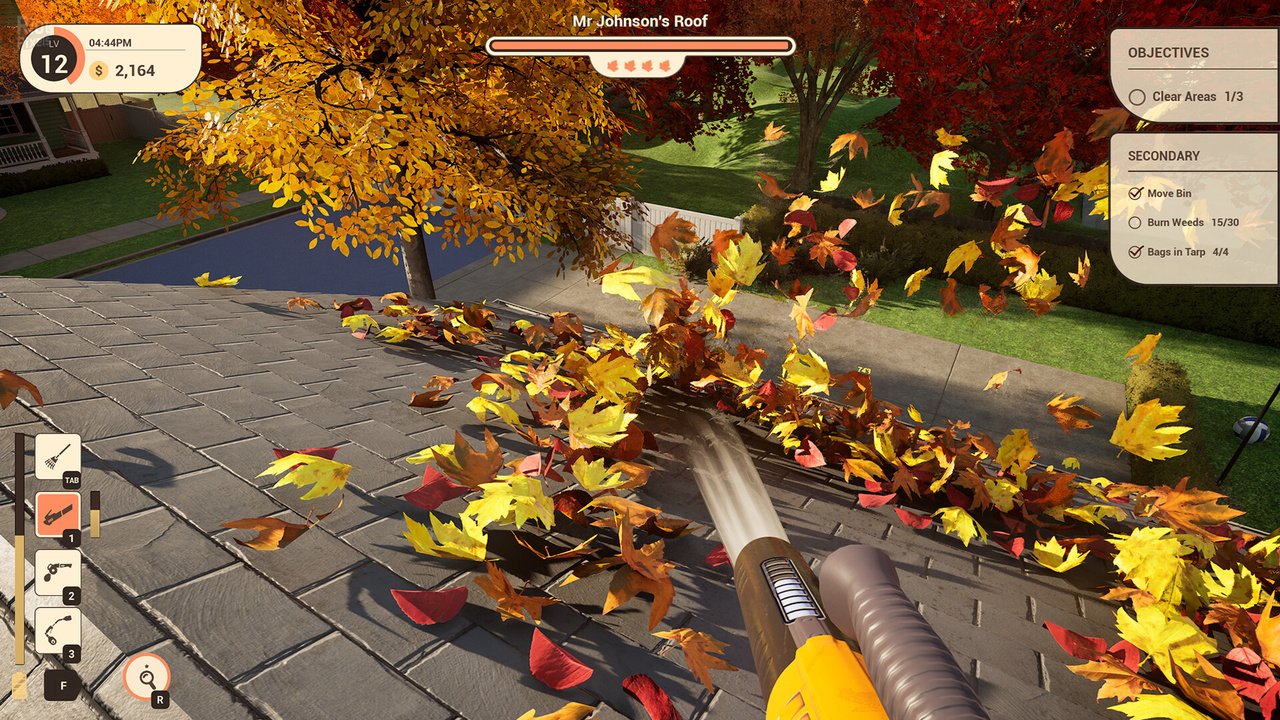Switch to the tool in slot 2
This screenshot has width=1280, height=720.
pos(57,572)
